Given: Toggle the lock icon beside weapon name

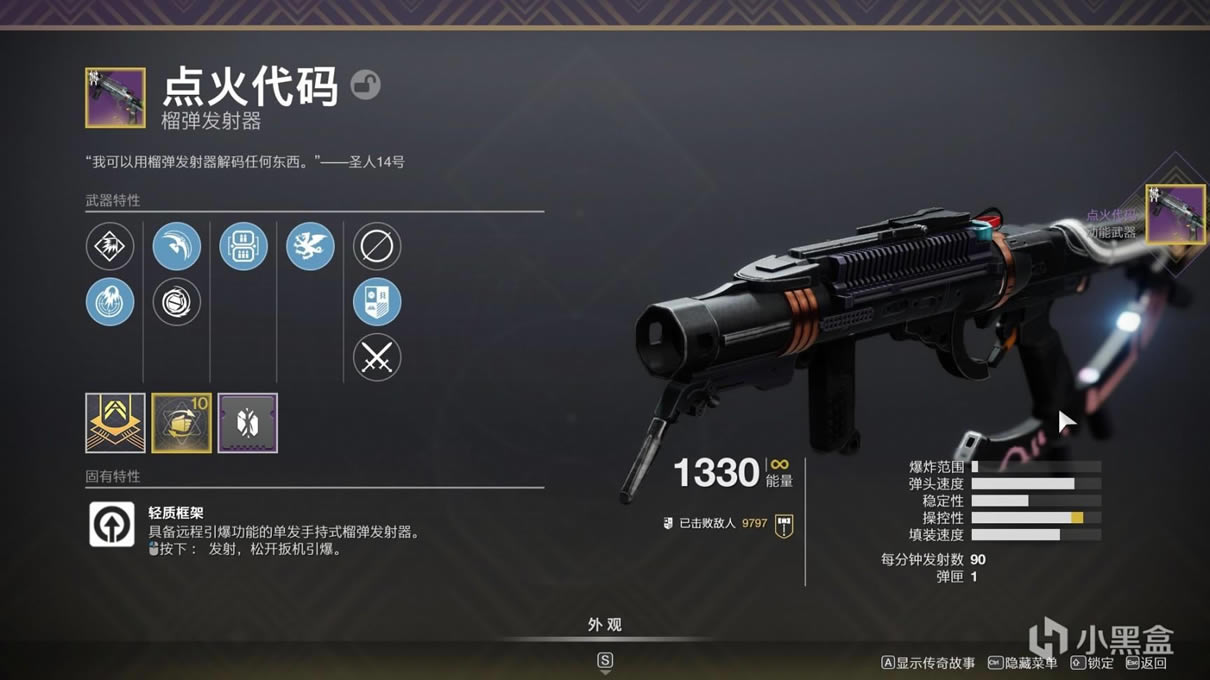Looking at the screenshot, I should pyautogui.click(x=366, y=85).
